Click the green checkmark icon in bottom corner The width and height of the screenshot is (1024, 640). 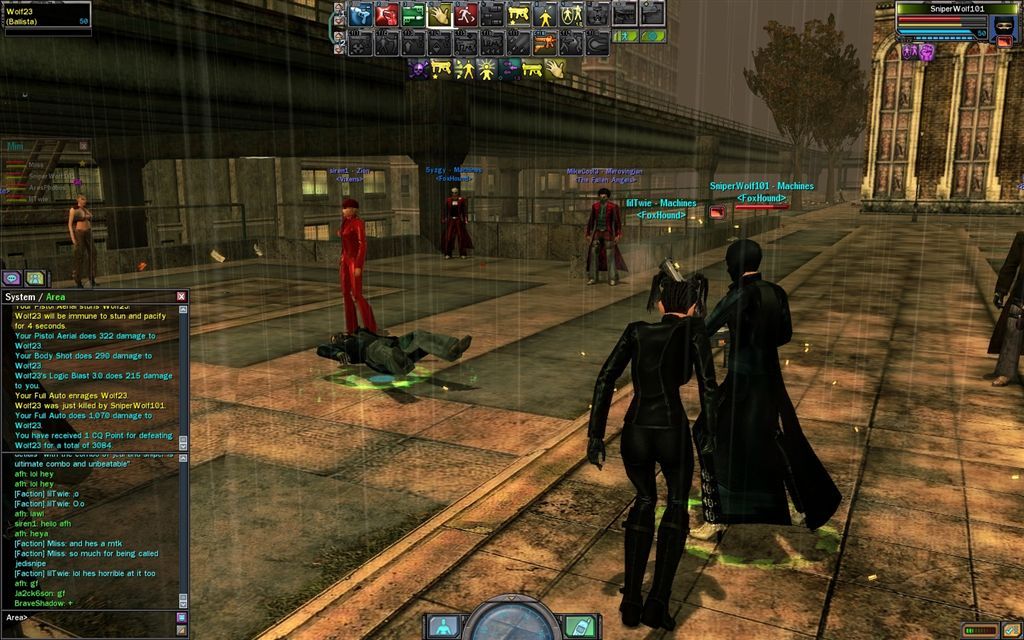1012,630
